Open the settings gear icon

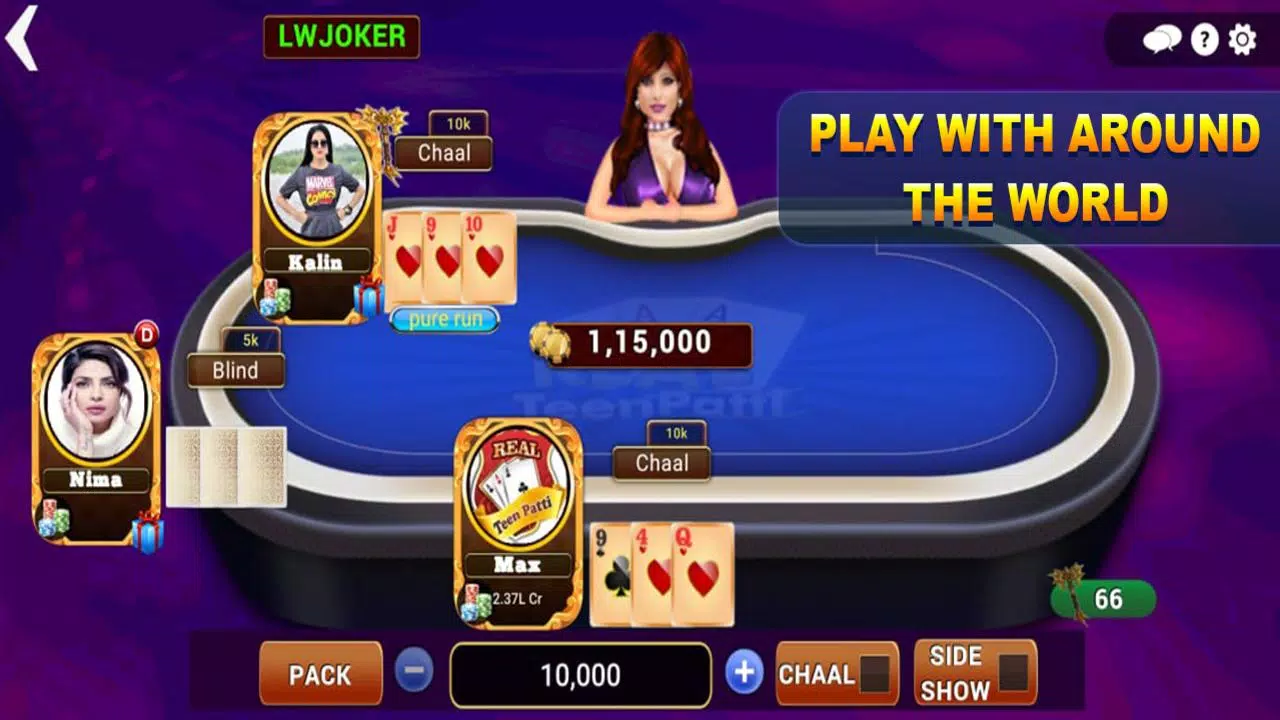coord(1241,40)
